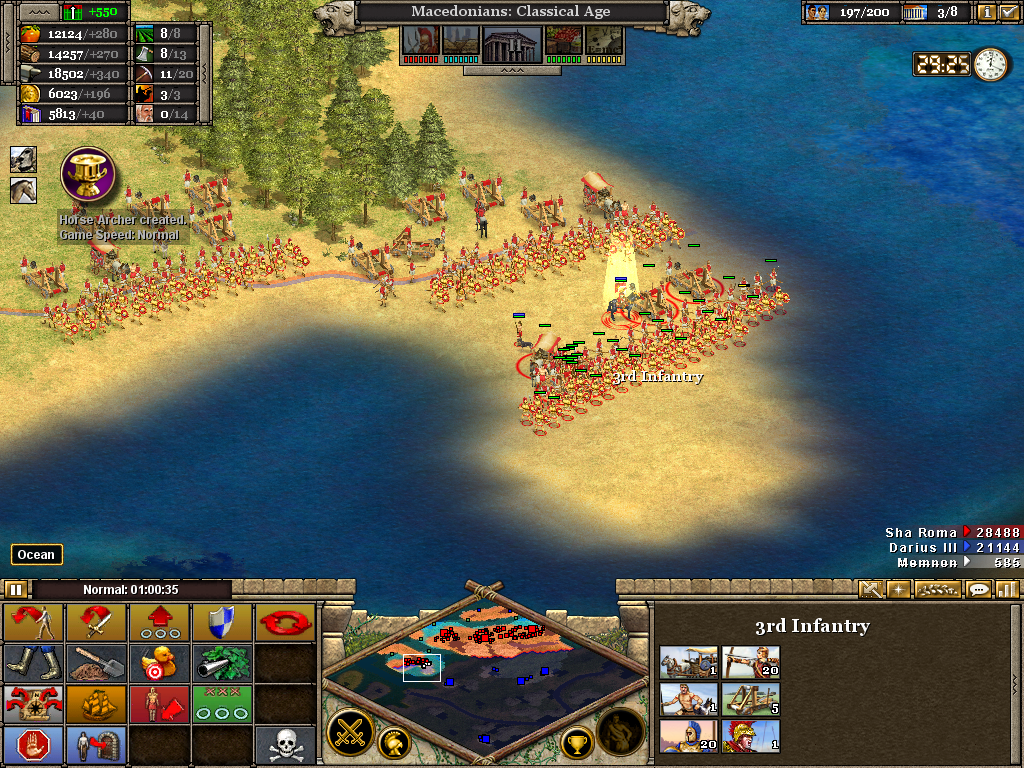Choose the shovel entrench command

point(97,663)
